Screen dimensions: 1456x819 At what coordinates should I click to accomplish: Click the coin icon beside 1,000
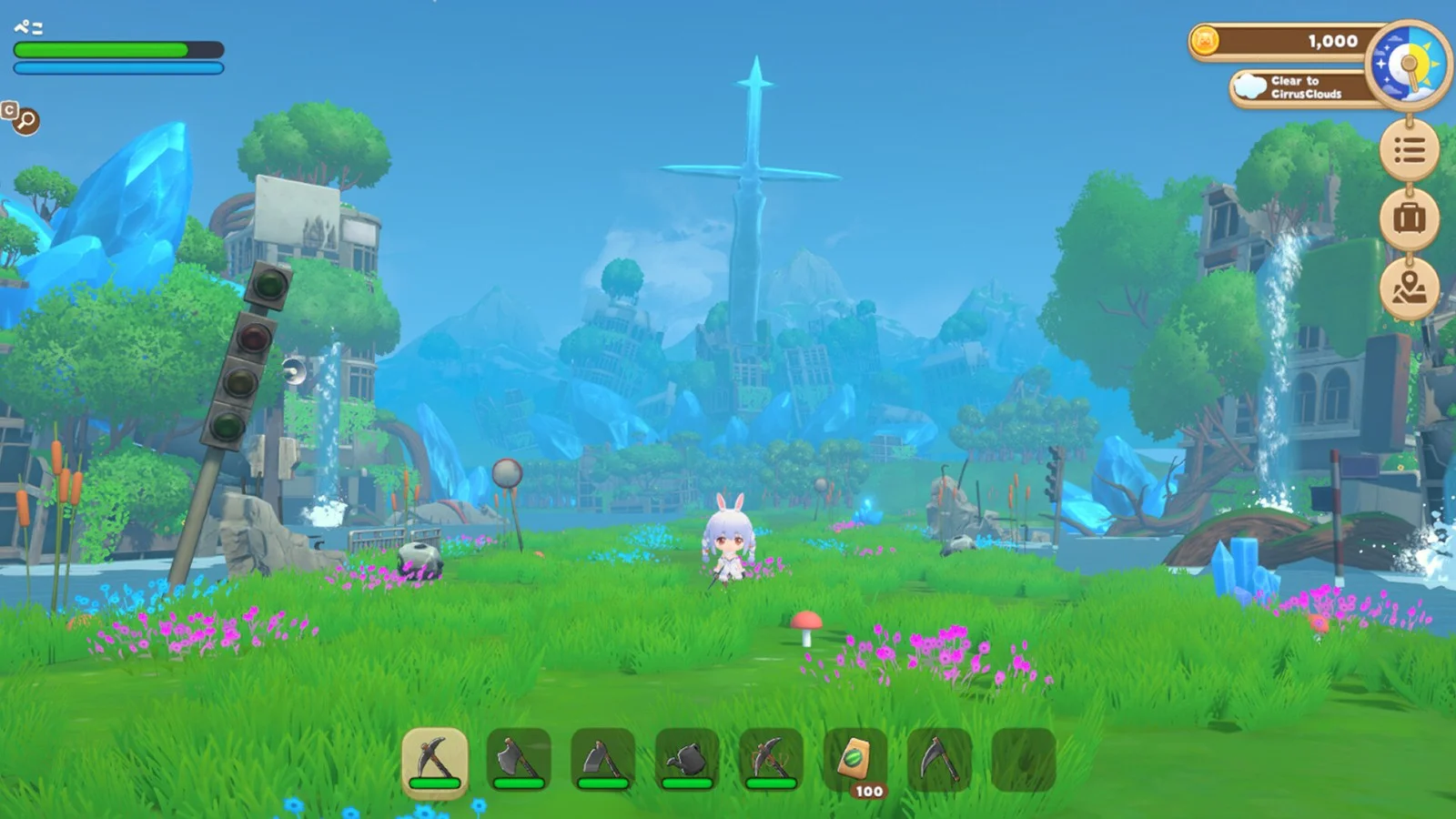point(1208,41)
